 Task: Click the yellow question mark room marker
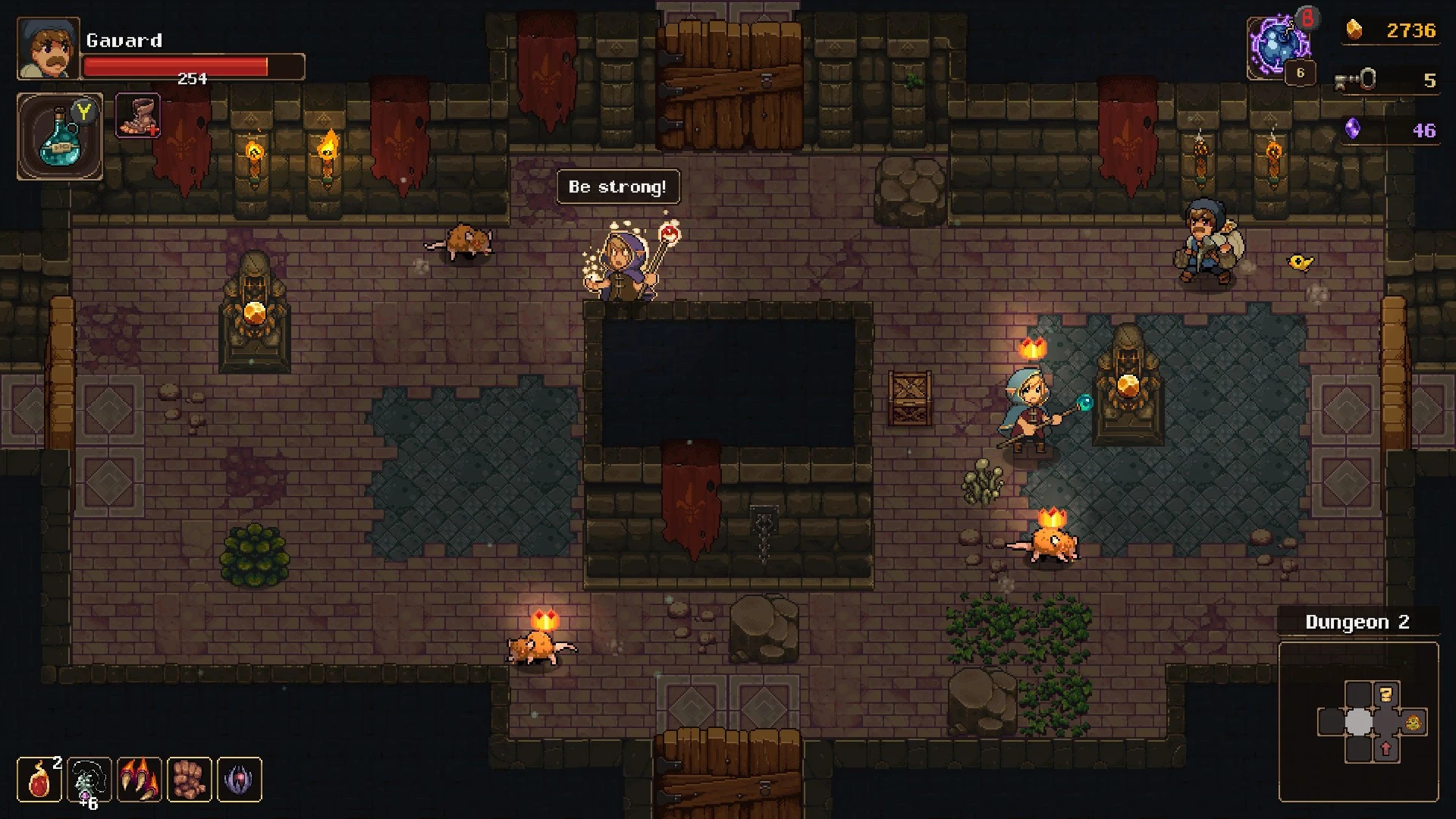click(x=1386, y=695)
